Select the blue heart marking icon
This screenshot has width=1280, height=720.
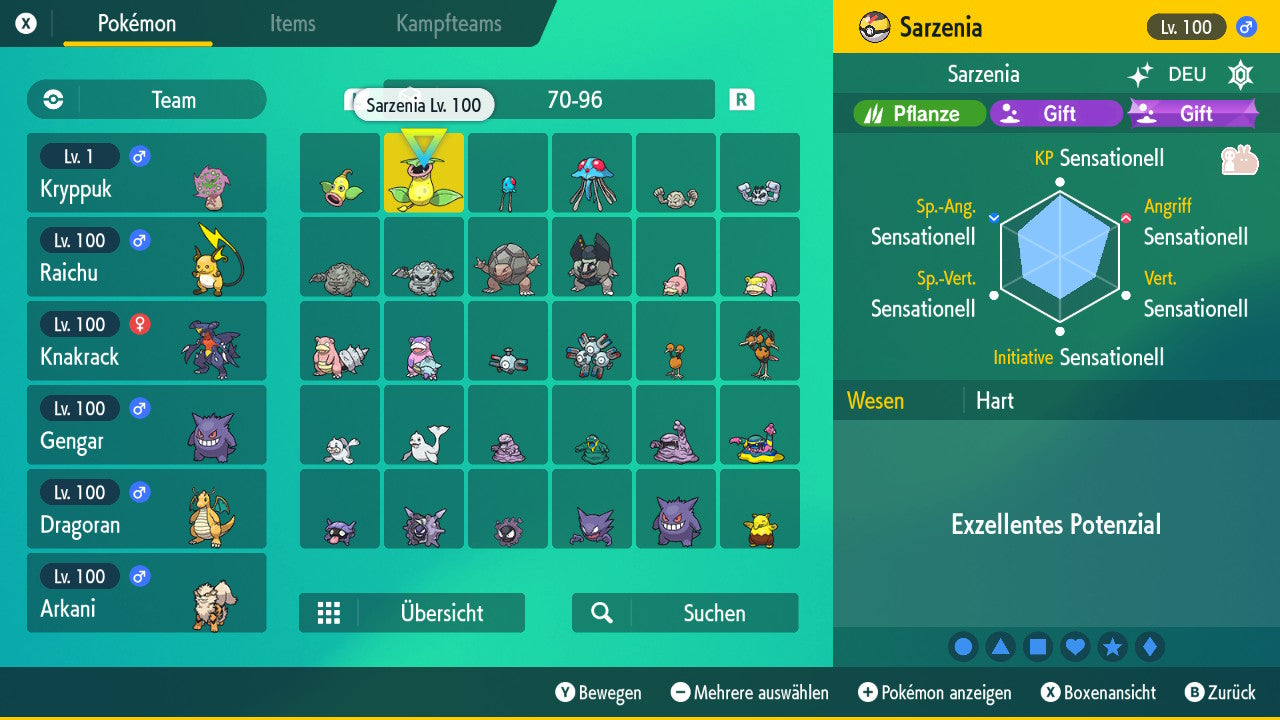pyautogui.click(x=1075, y=646)
